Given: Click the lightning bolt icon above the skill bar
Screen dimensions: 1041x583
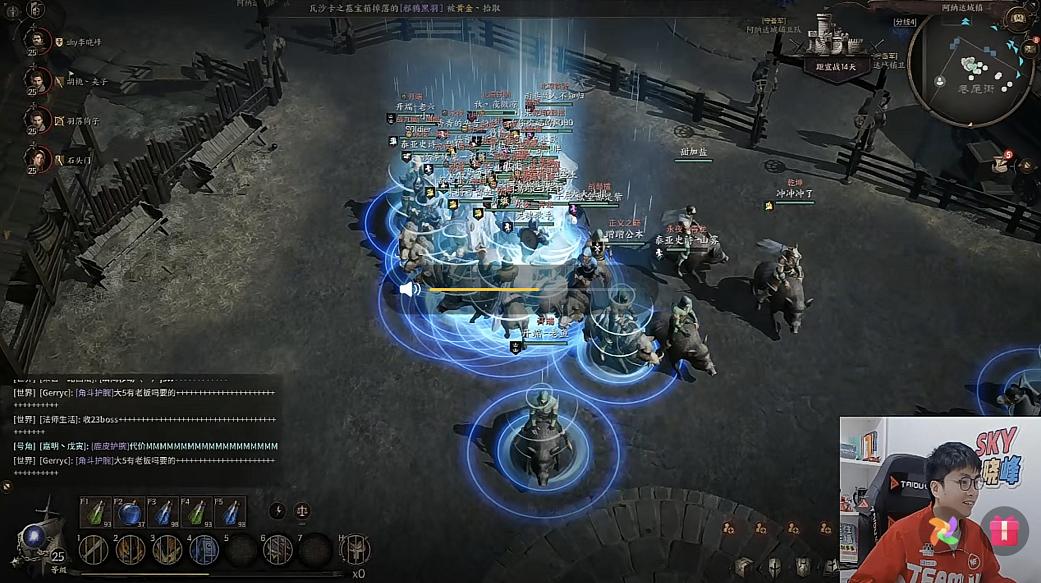Looking at the screenshot, I should [277, 511].
